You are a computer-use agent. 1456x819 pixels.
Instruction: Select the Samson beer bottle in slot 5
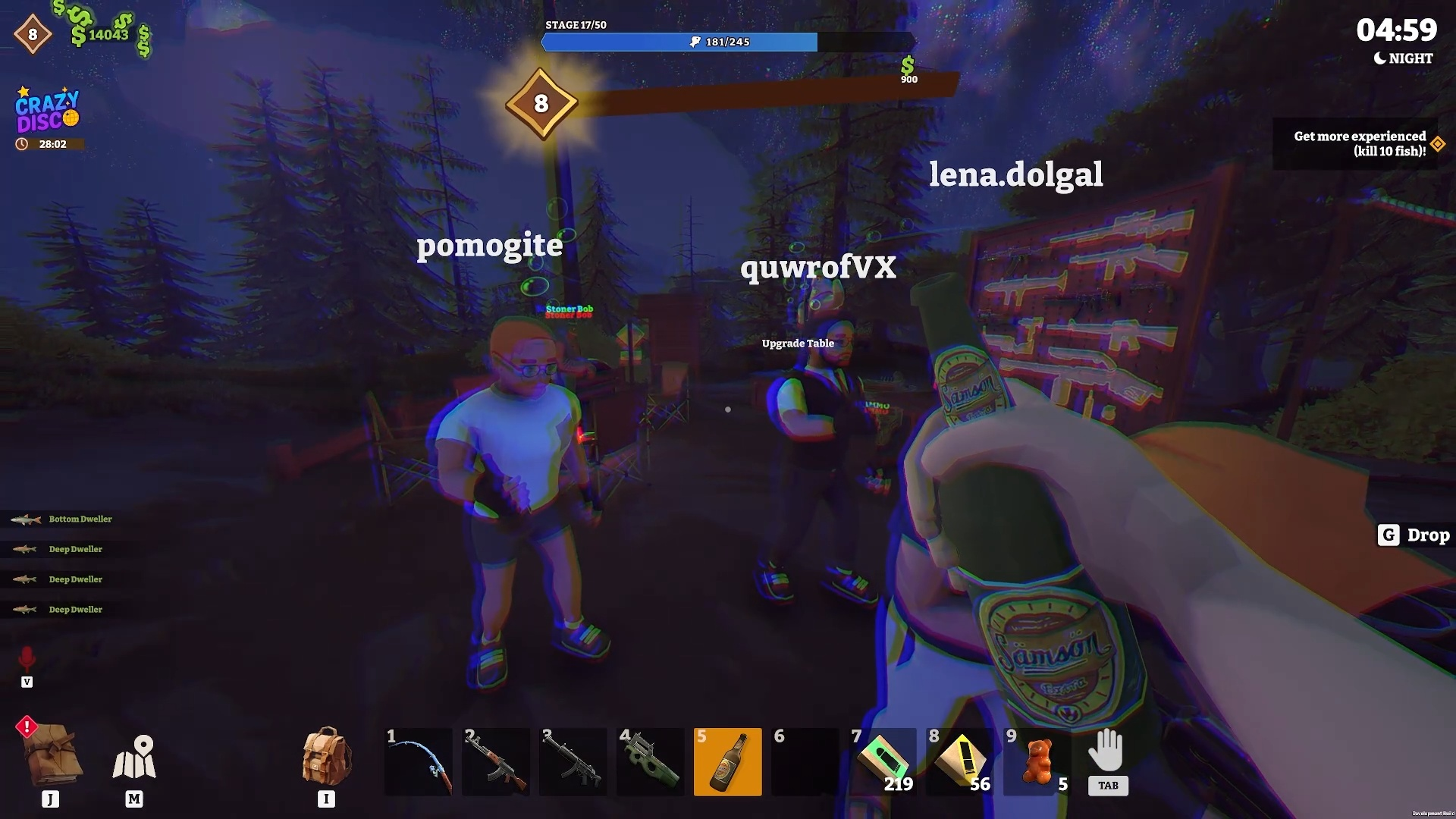coord(728,761)
